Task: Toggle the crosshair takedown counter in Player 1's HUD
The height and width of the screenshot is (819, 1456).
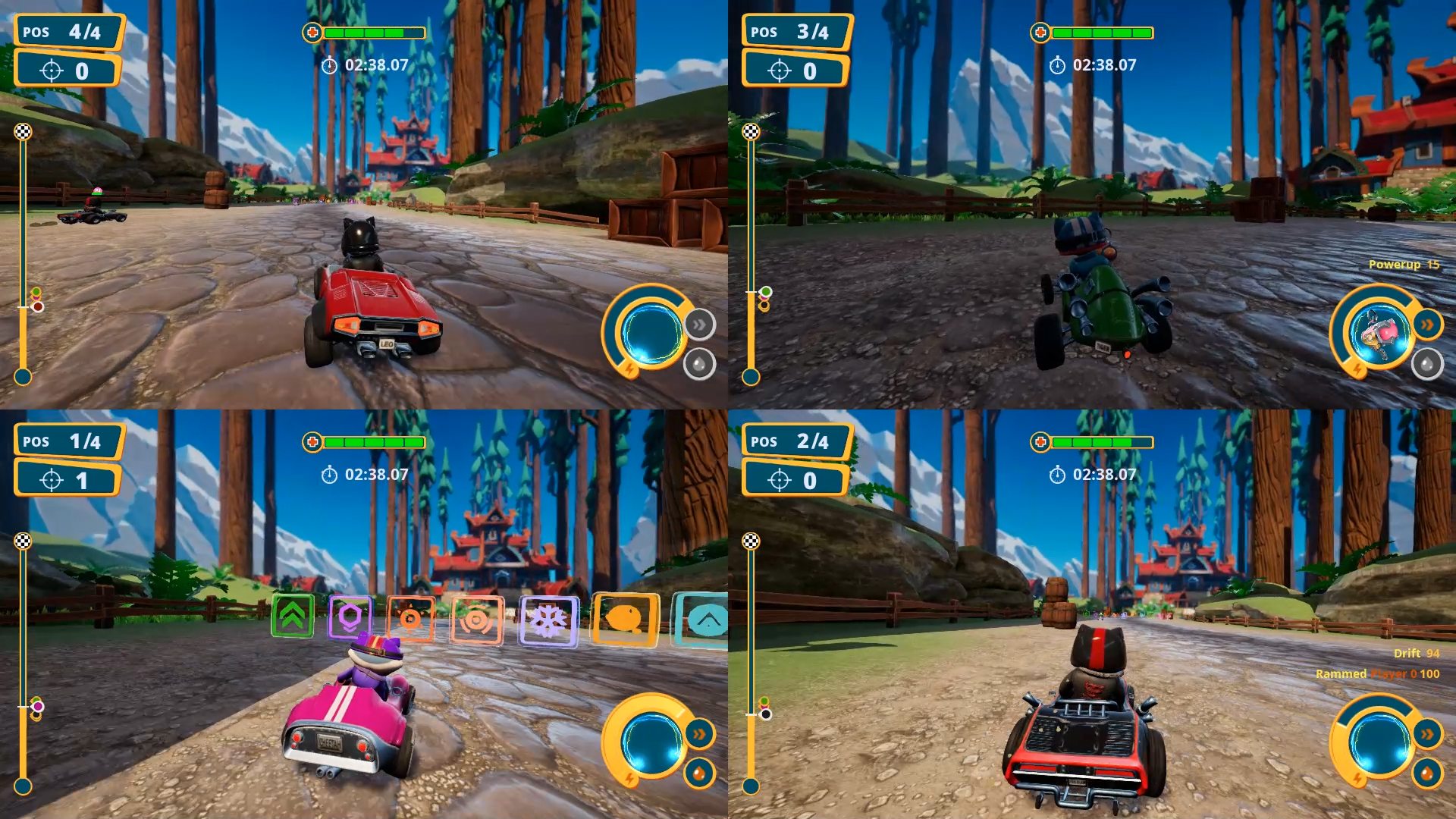Action: [52, 69]
